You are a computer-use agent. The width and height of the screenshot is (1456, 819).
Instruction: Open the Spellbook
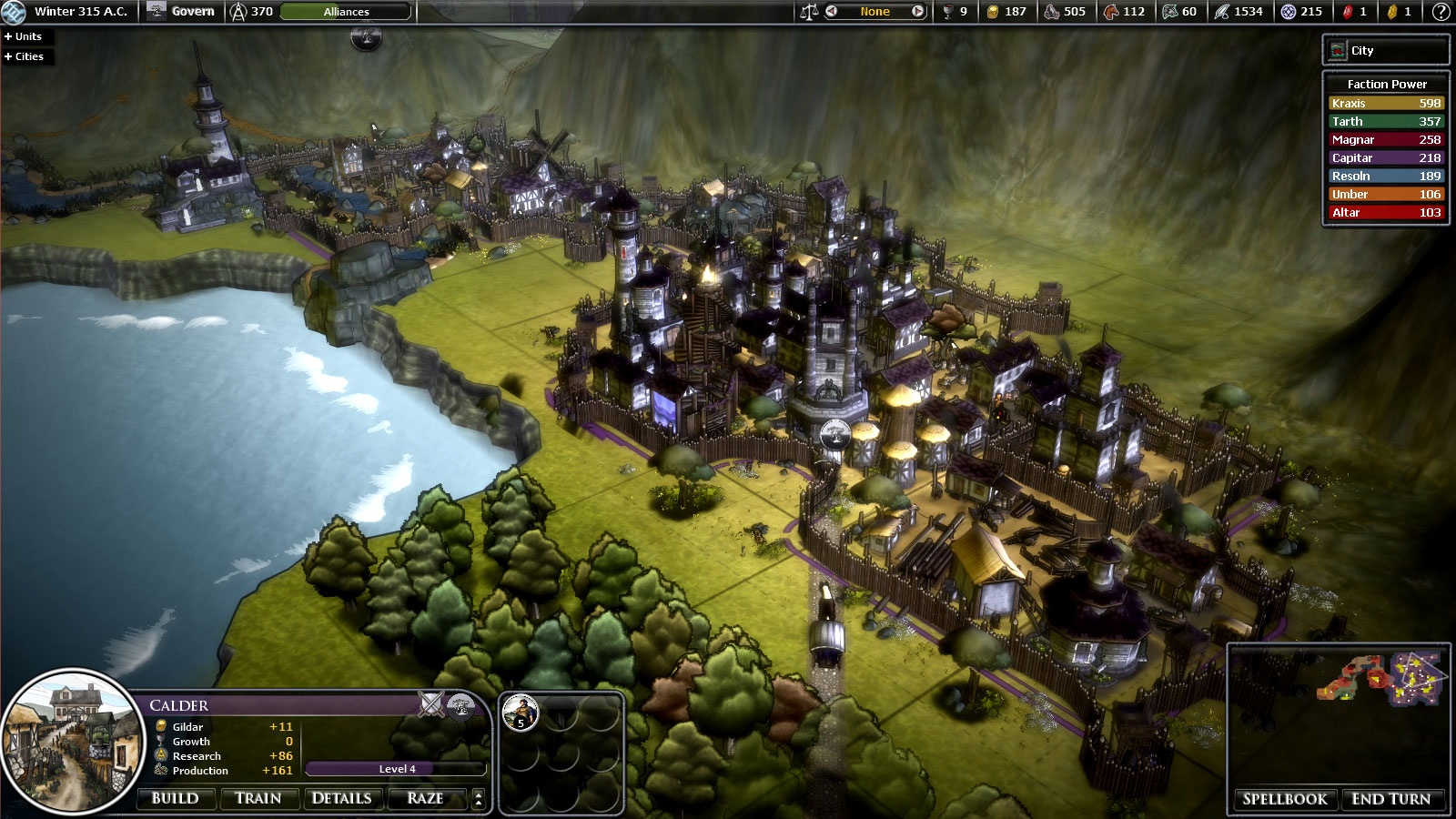click(x=1284, y=799)
